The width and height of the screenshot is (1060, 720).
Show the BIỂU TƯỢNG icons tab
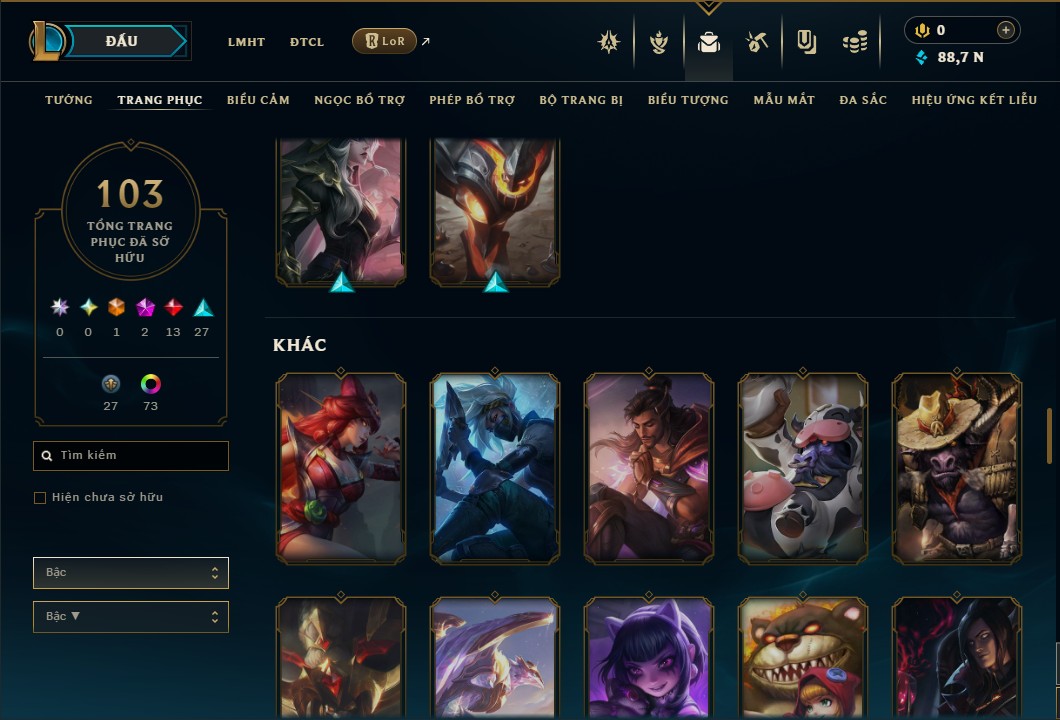click(688, 100)
